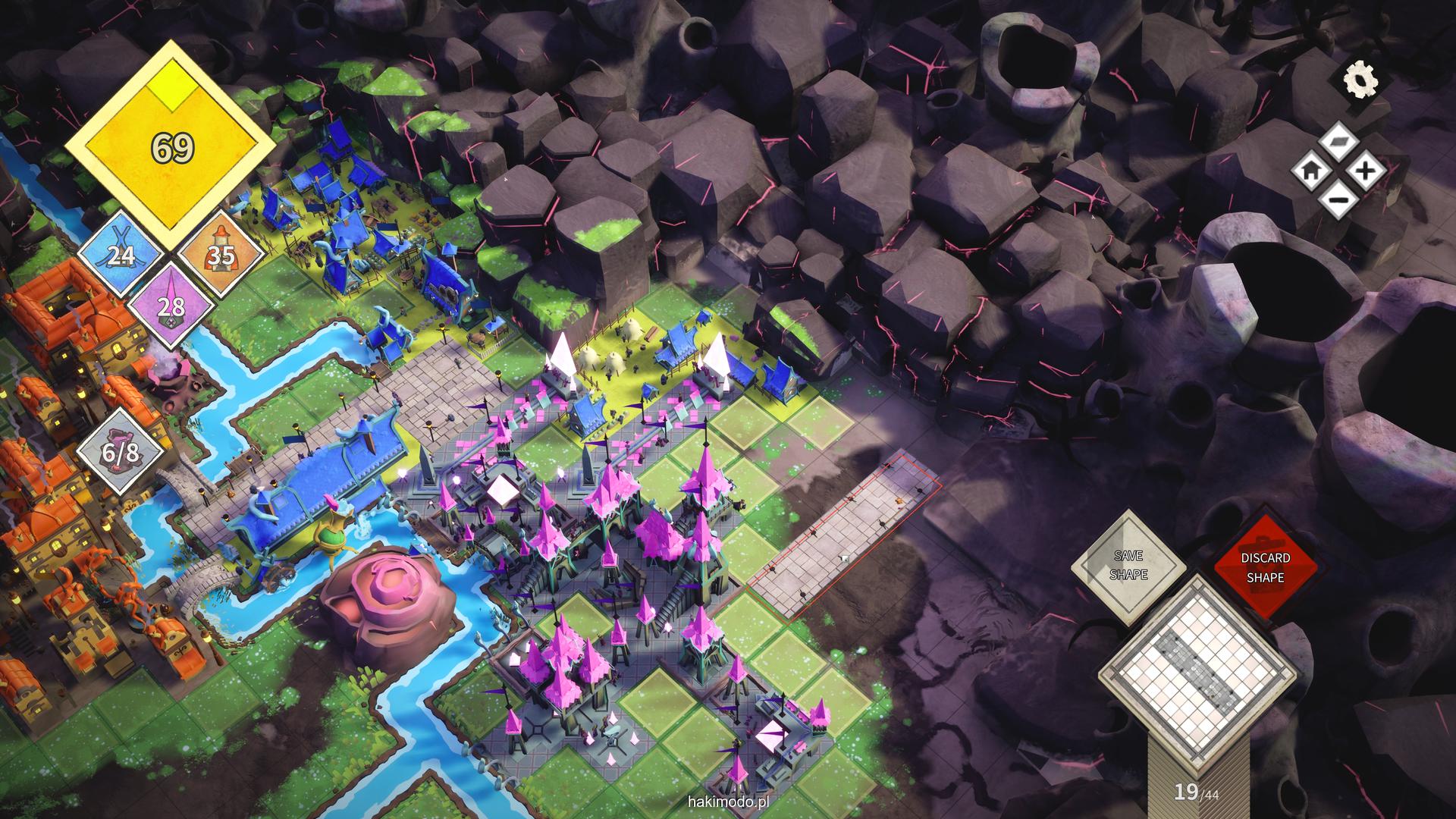Zoom in with the plus button

[1366, 171]
